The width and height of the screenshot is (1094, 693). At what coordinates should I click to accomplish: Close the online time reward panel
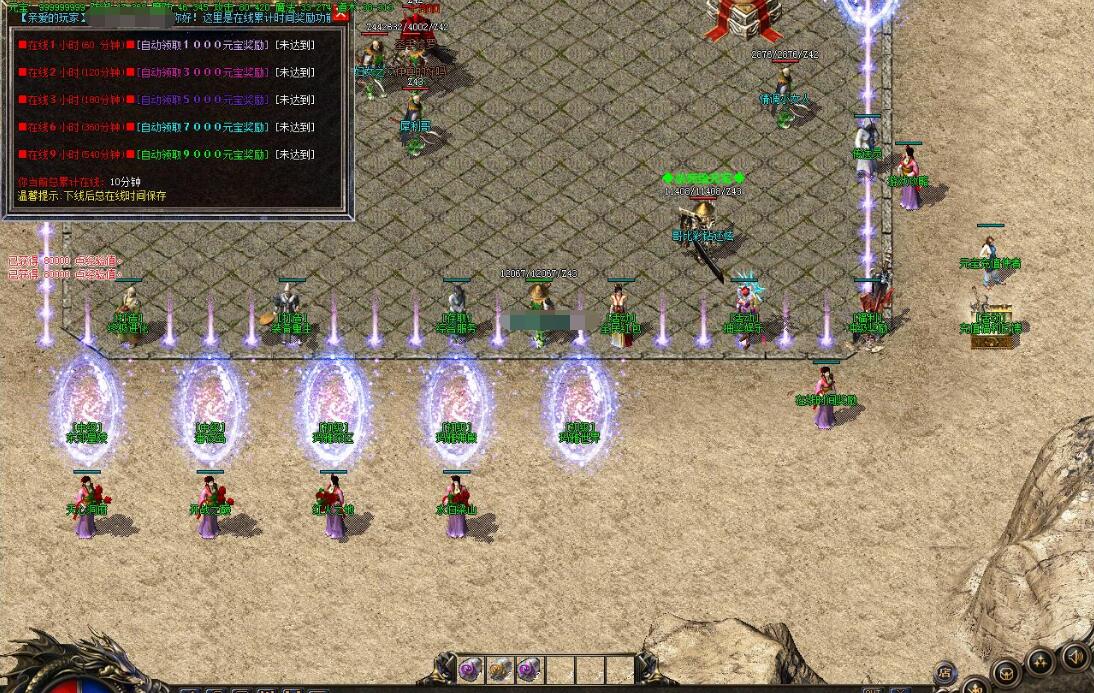[340, 17]
